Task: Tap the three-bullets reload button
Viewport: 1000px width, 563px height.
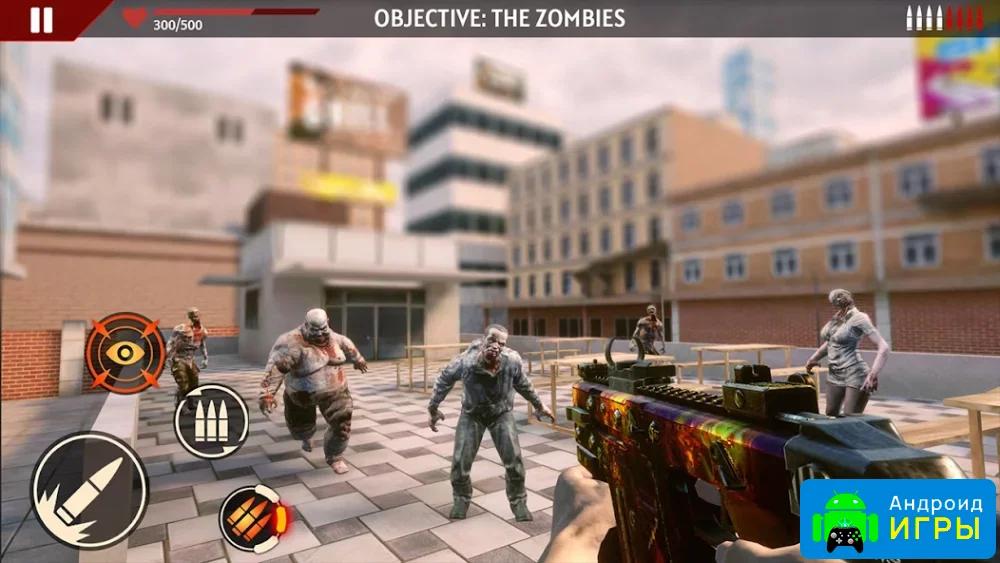Action: click(x=211, y=421)
